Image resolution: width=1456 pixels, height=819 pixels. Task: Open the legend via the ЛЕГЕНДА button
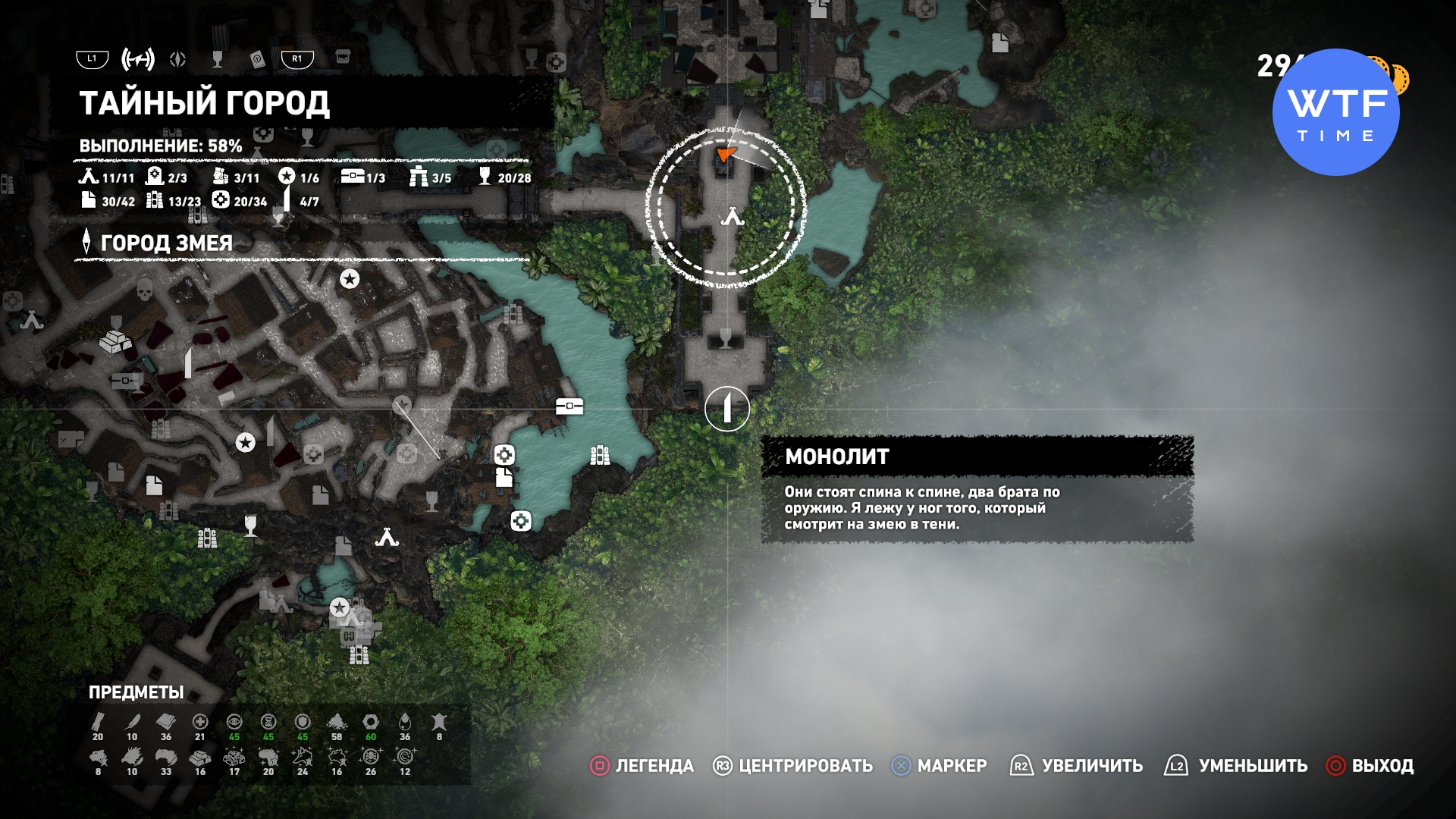tap(642, 766)
